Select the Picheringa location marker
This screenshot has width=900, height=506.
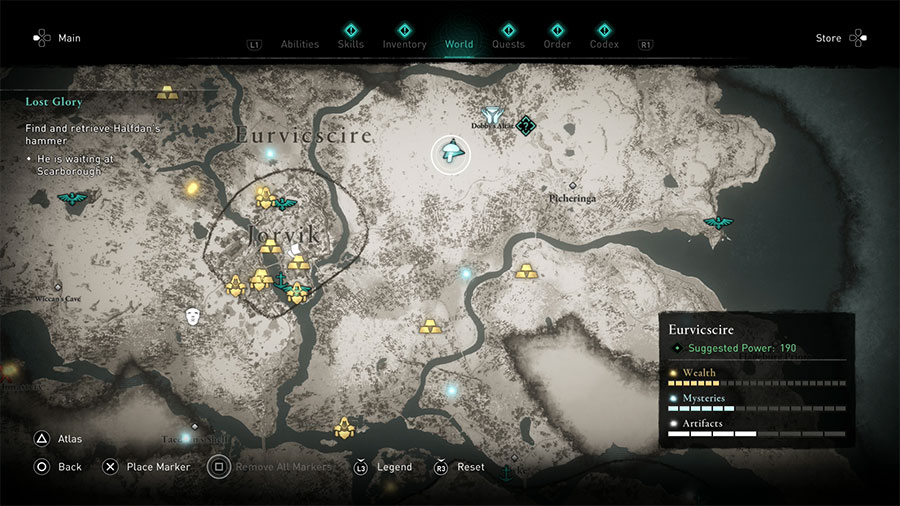pyautogui.click(x=572, y=186)
